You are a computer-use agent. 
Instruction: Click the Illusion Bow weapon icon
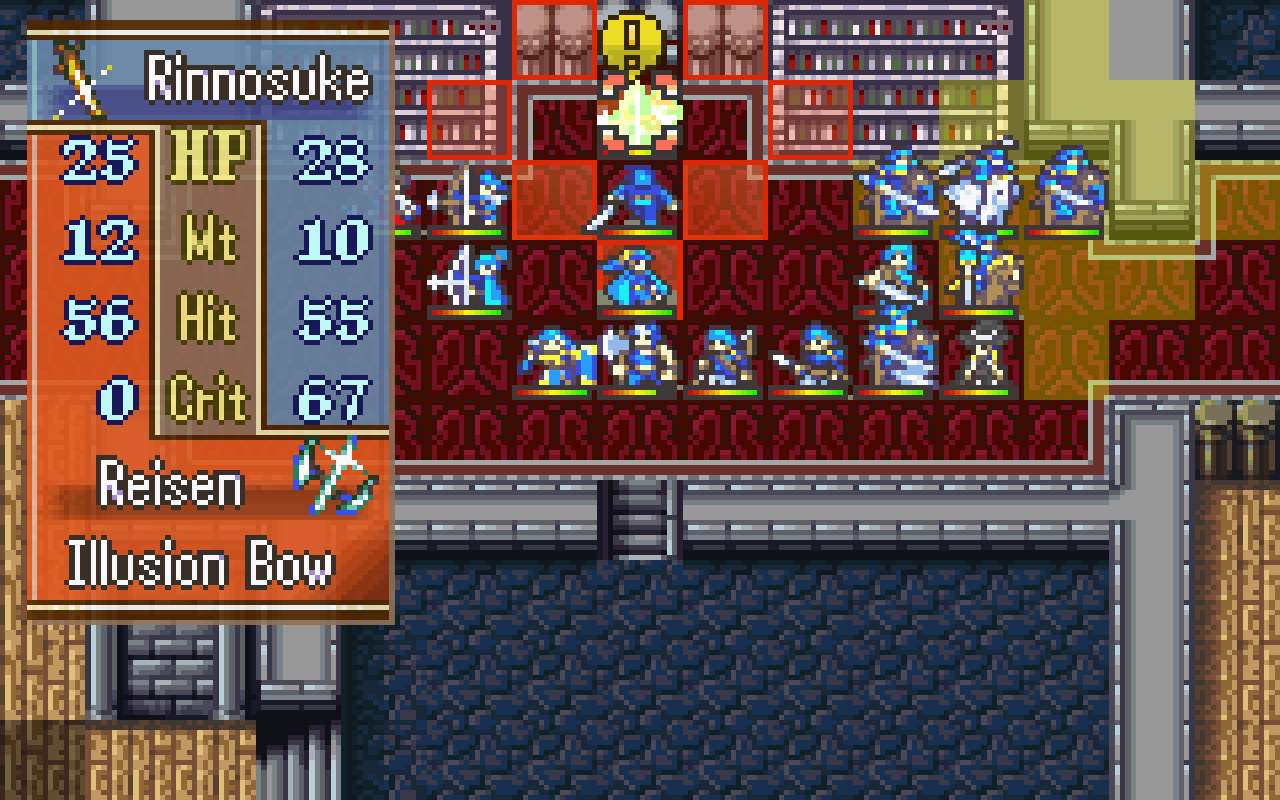click(x=336, y=475)
